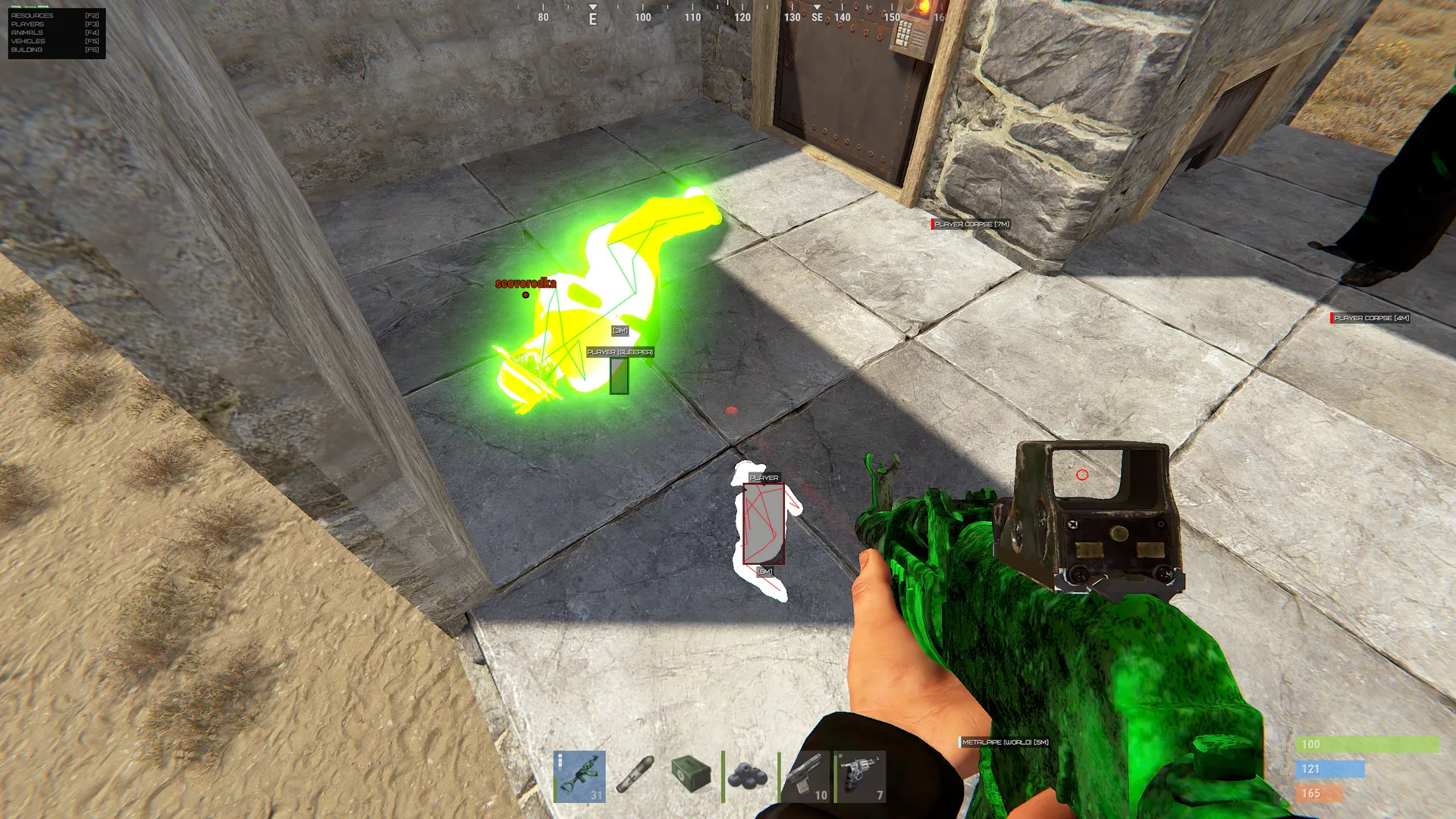Open the Animals overlay entry
This screenshot has height=819, width=1456.
[27, 33]
